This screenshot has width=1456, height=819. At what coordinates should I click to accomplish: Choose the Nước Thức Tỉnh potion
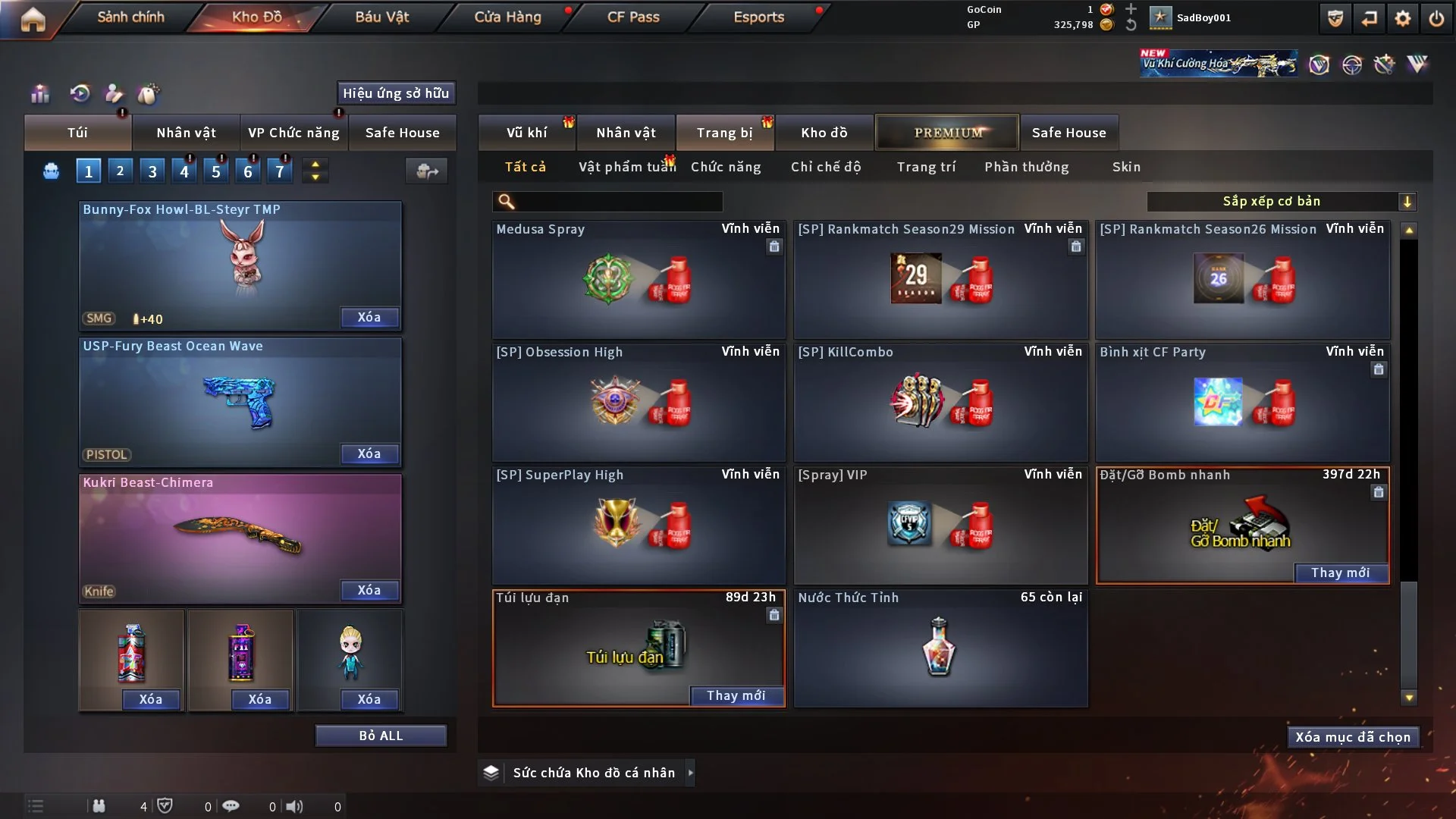pos(940,649)
